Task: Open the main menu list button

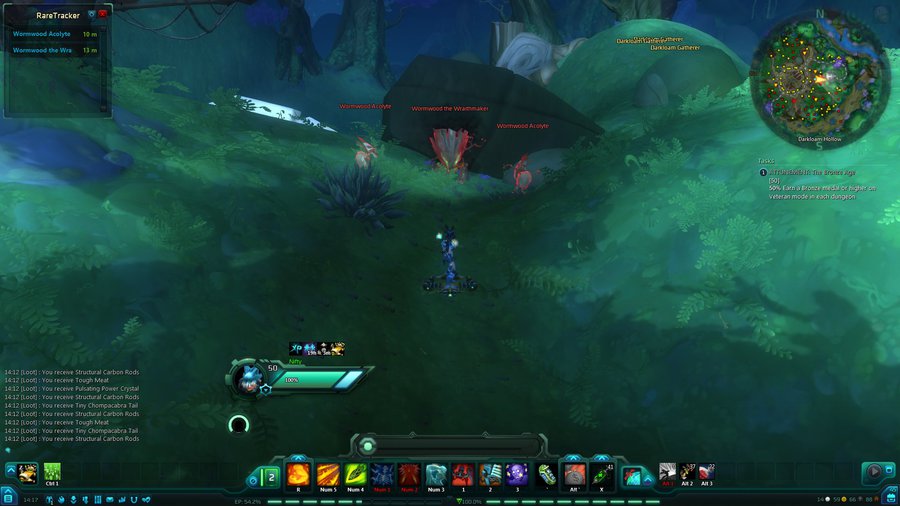Action: click(x=6, y=498)
